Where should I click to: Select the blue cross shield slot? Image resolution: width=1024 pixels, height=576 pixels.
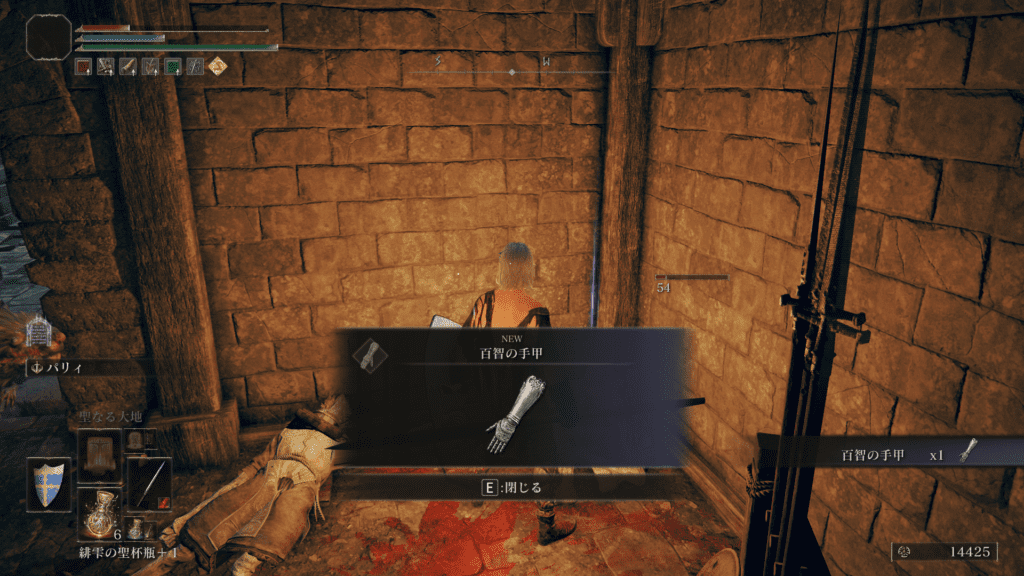(49, 483)
